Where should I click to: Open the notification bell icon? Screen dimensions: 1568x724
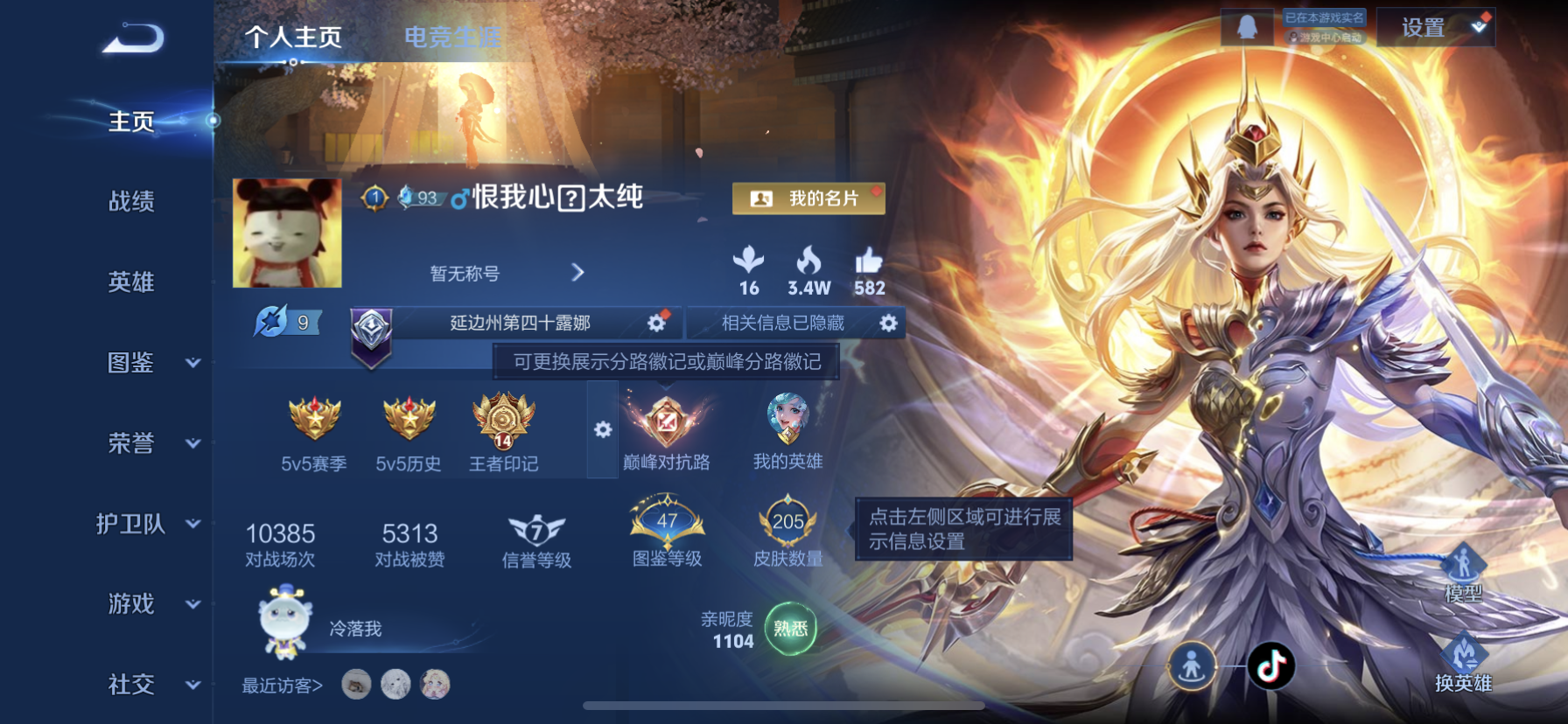coord(1246,25)
